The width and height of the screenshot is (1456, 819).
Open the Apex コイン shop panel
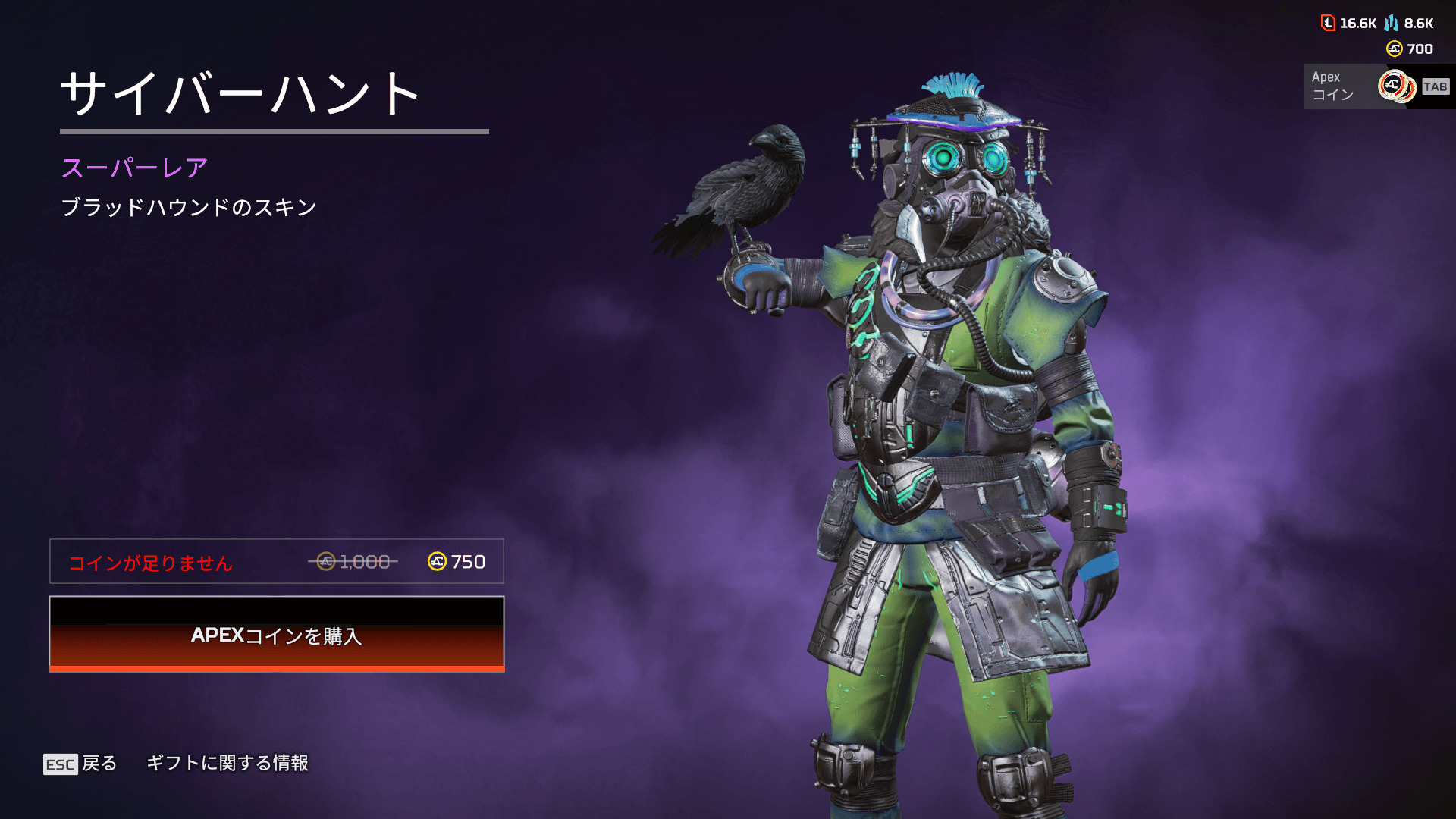[1376, 86]
